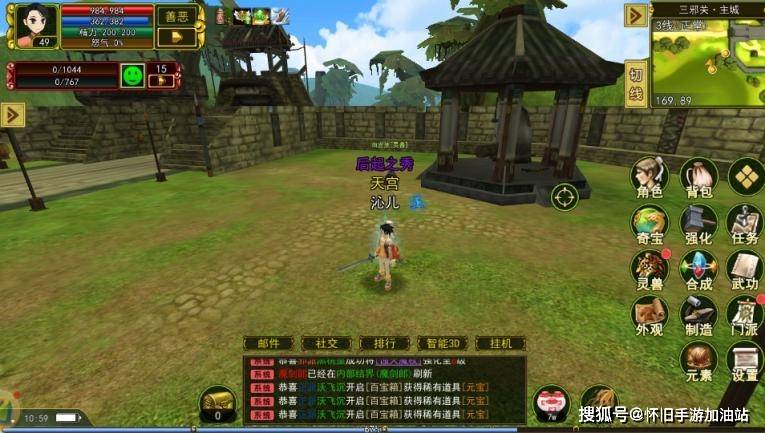Click the 善恶 morality button
This screenshot has width=765, height=433.
pyautogui.click(x=177, y=16)
